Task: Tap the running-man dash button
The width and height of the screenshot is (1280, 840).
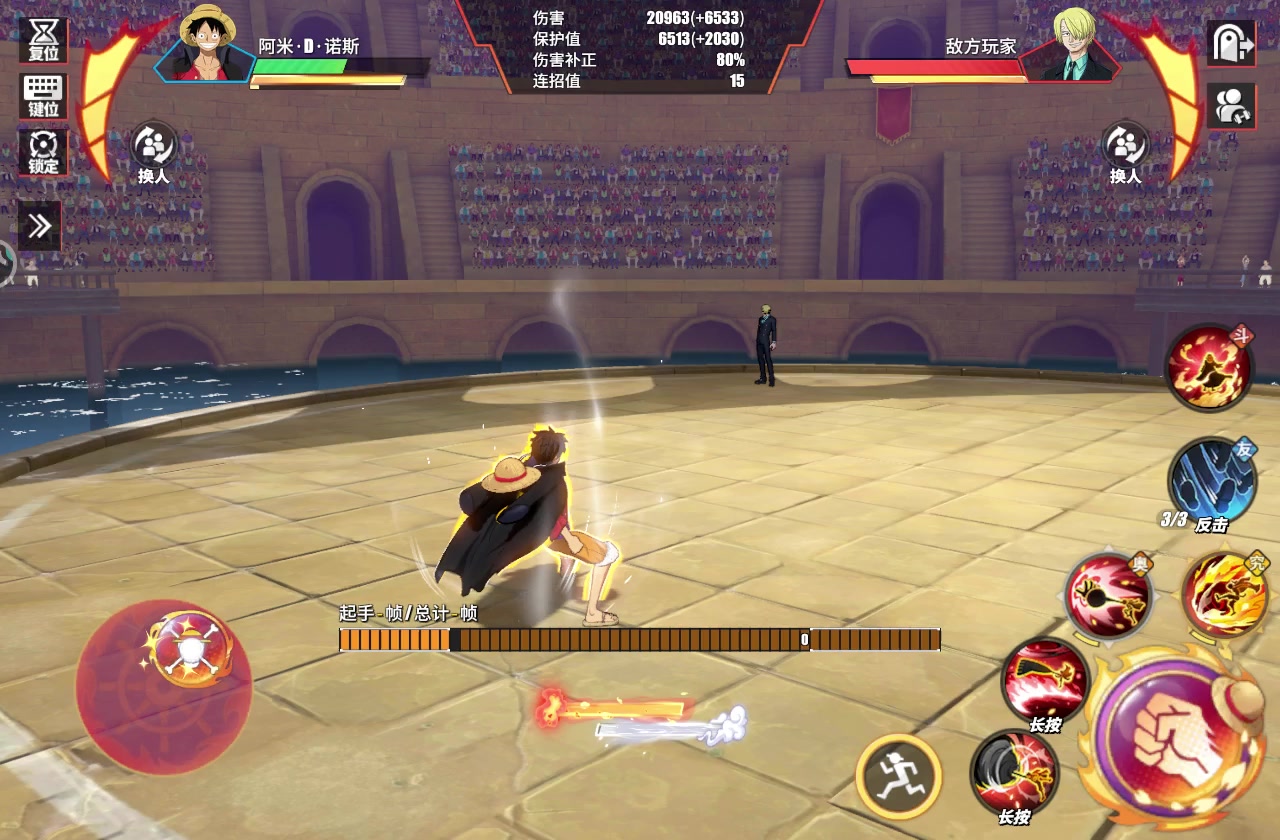Action: click(x=898, y=776)
